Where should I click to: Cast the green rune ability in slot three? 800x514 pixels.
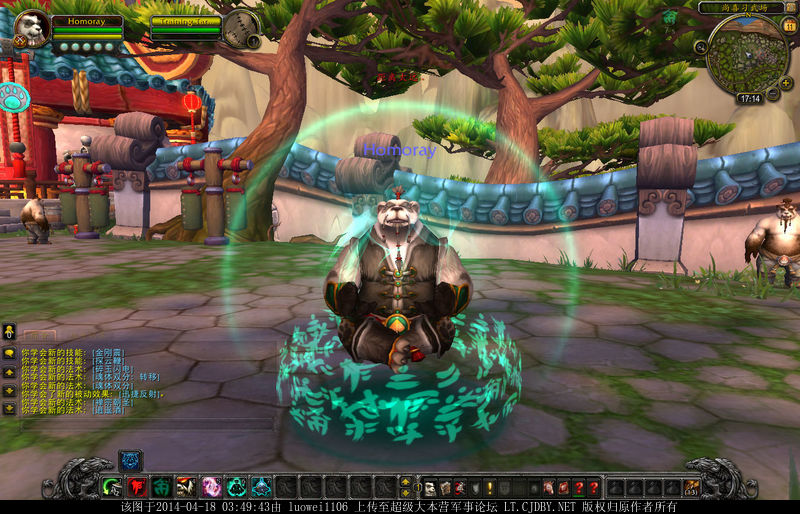[161, 487]
